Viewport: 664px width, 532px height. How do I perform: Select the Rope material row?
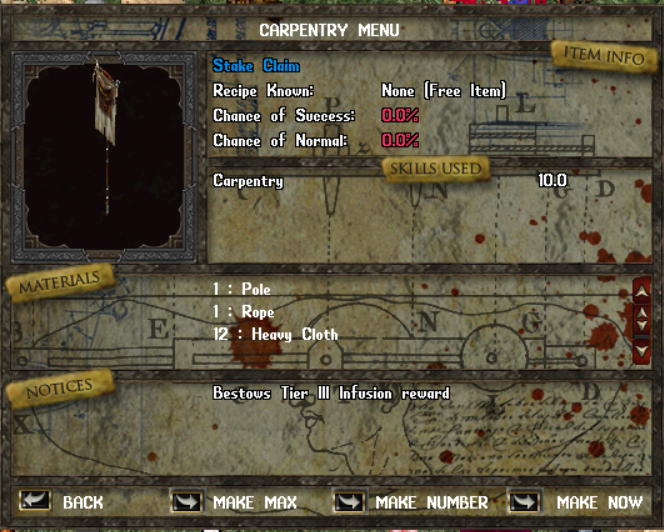click(x=243, y=312)
